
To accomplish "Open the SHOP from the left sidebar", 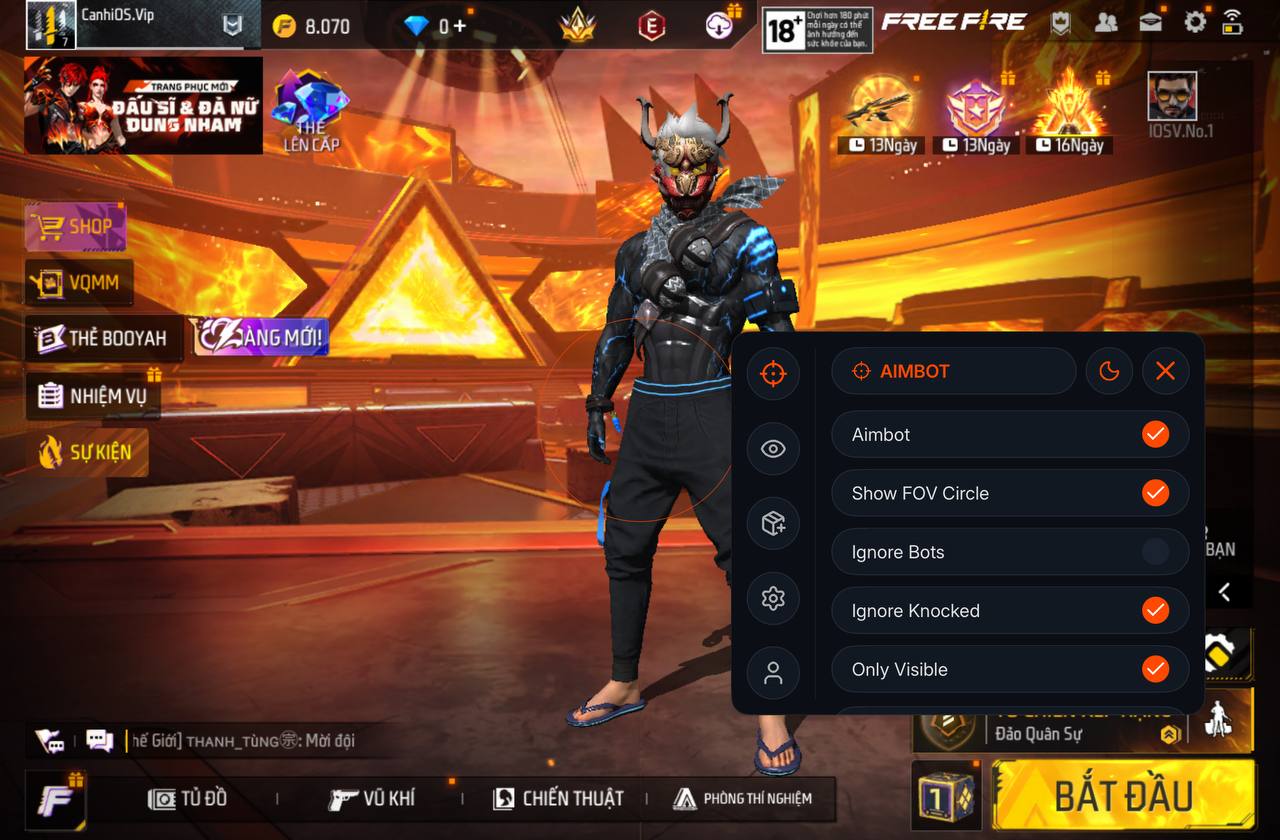I will click(76, 226).
